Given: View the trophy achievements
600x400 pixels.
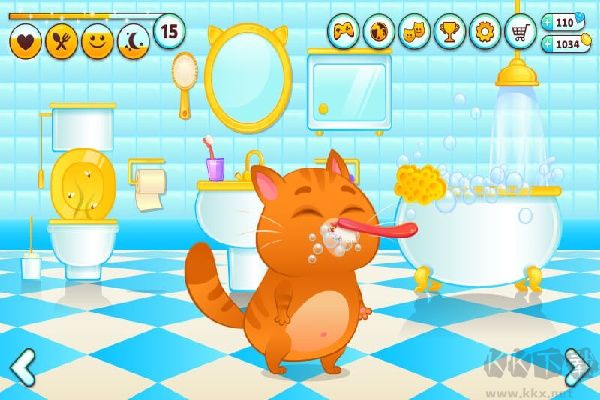Looking at the screenshot, I should click(448, 31).
